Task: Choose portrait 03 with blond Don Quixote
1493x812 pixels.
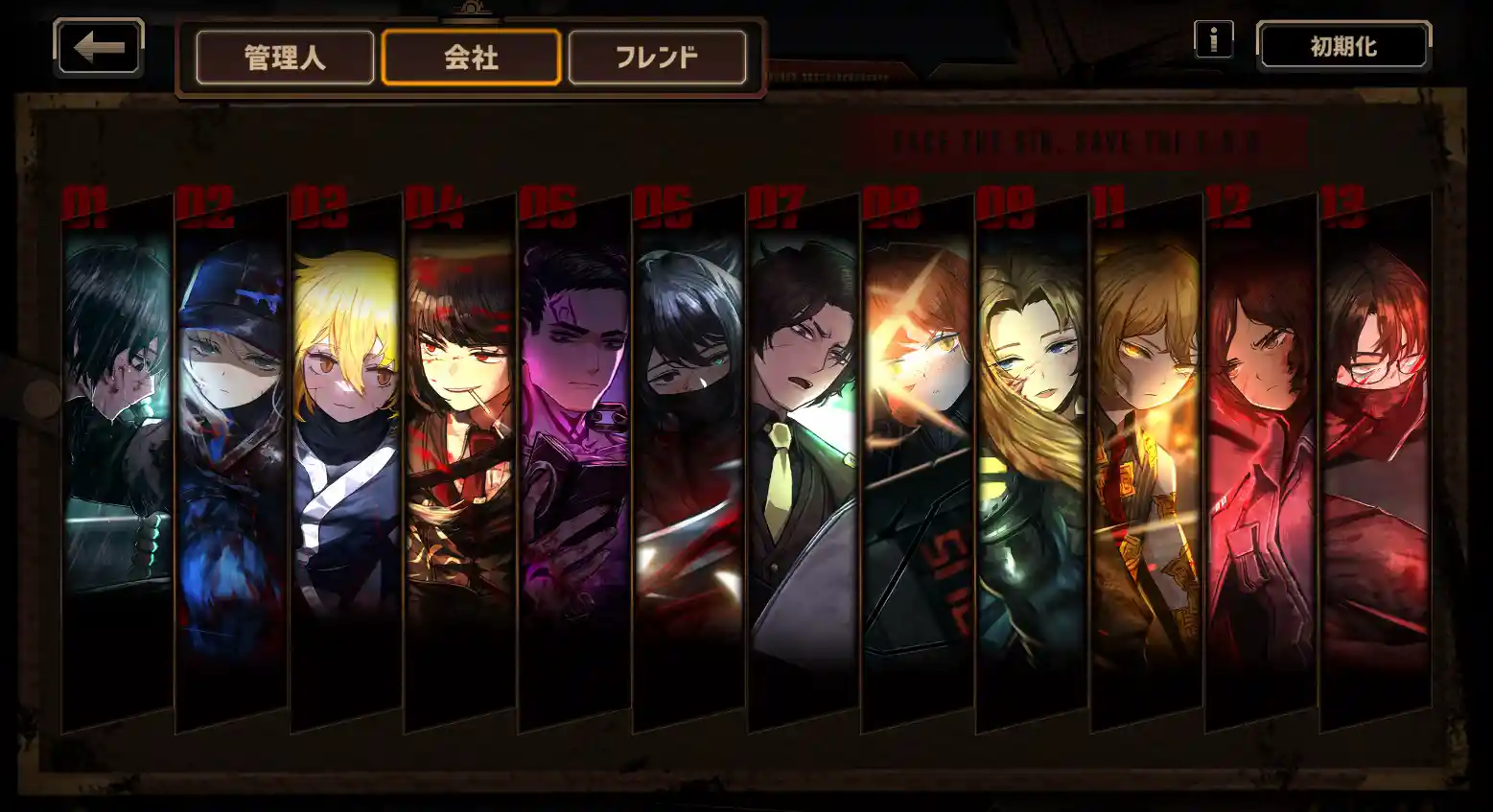Action: pyautogui.click(x=340, y=431)
